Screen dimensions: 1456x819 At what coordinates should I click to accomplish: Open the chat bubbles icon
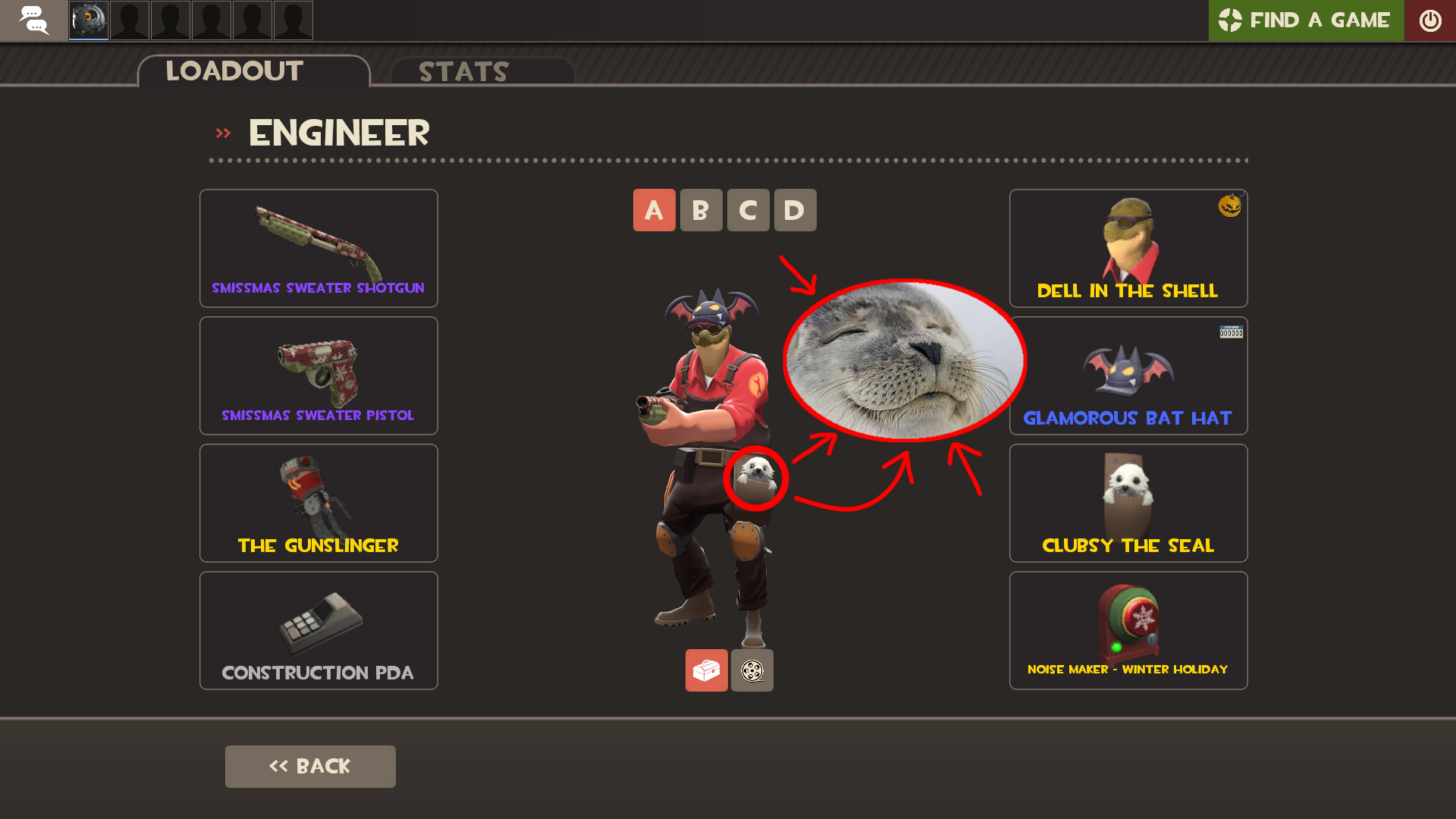coord(33,20)
